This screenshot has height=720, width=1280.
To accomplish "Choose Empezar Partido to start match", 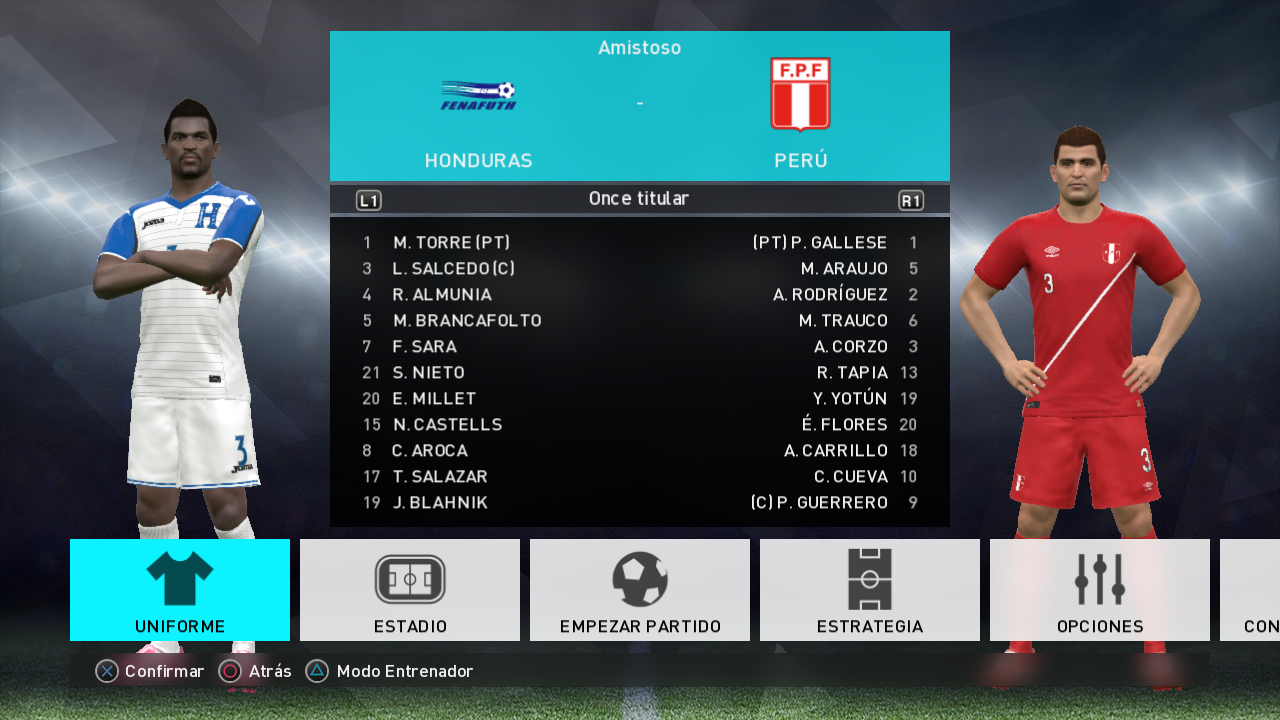I will click(640, 590).
